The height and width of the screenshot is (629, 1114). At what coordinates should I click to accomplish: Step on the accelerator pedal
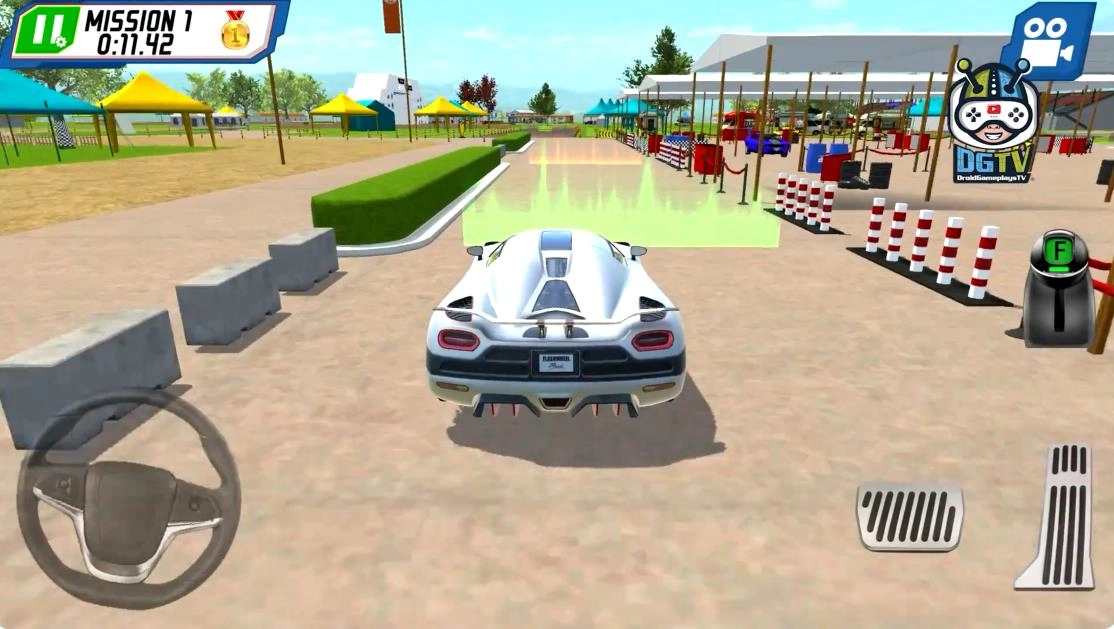[x=1056, y=516]
